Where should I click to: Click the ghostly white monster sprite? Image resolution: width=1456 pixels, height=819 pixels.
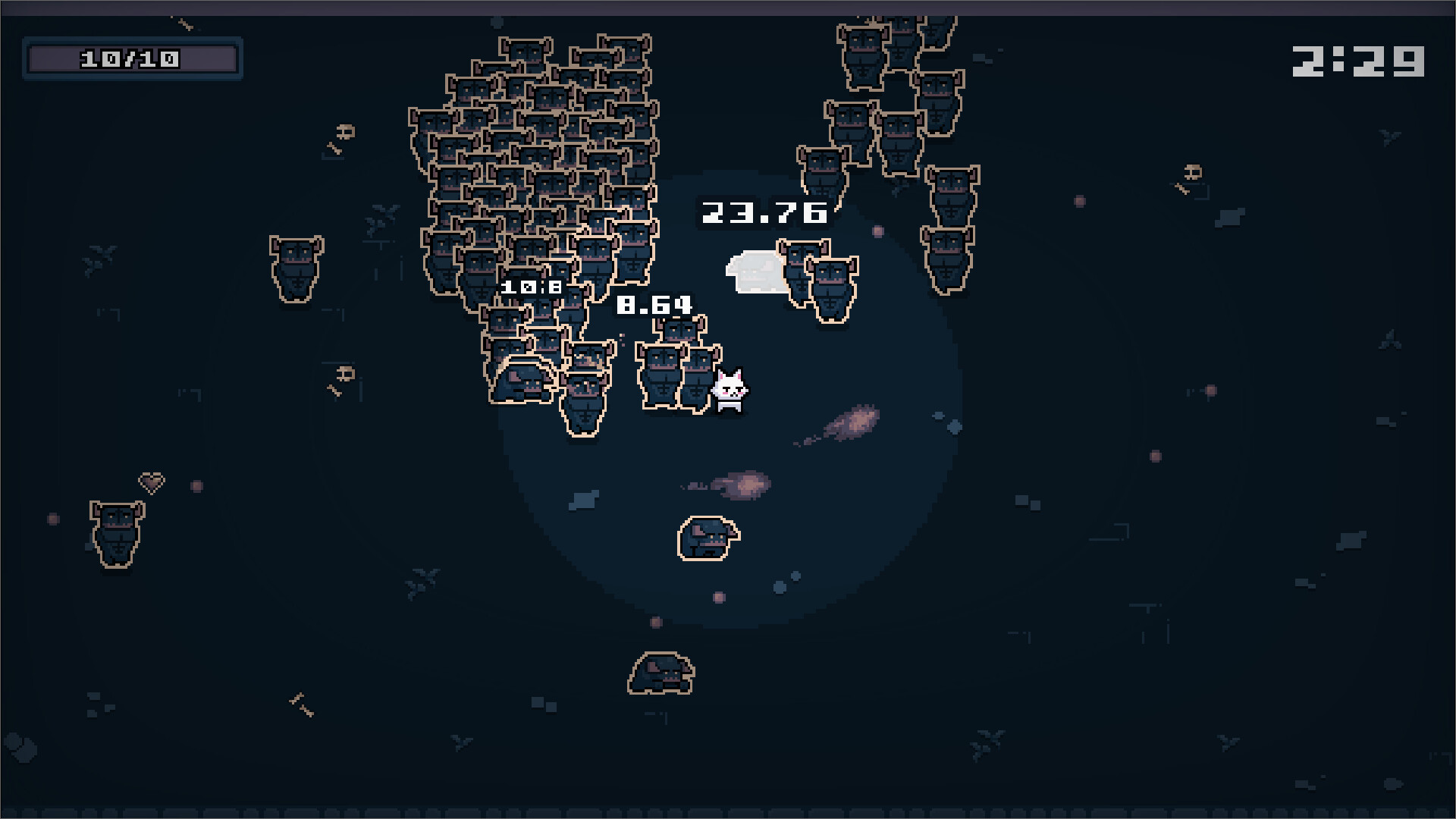click(x=753, y=269)
